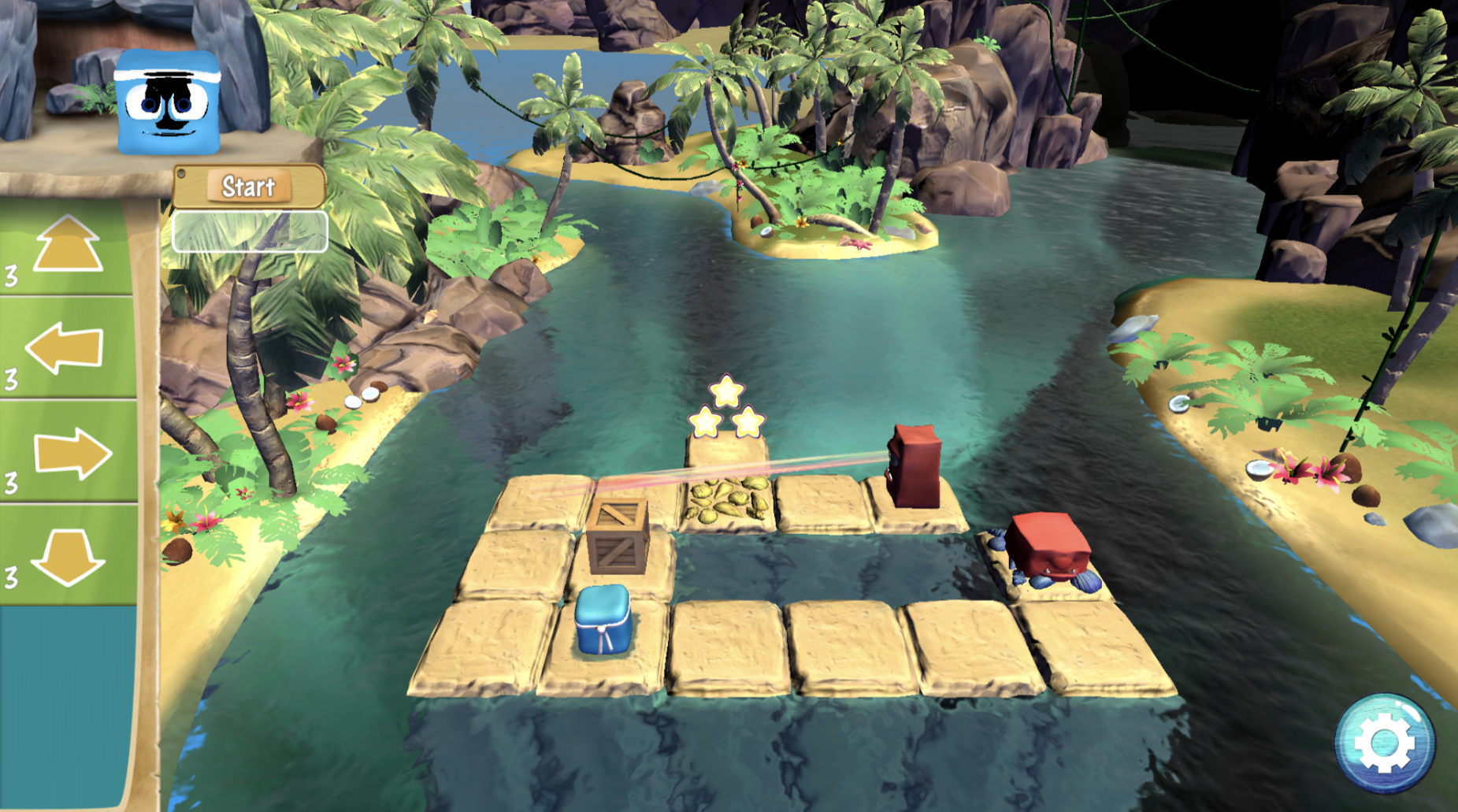Pick the right arrow command
The height and width of the screenshot is (812, 1458).
[71, 453]
